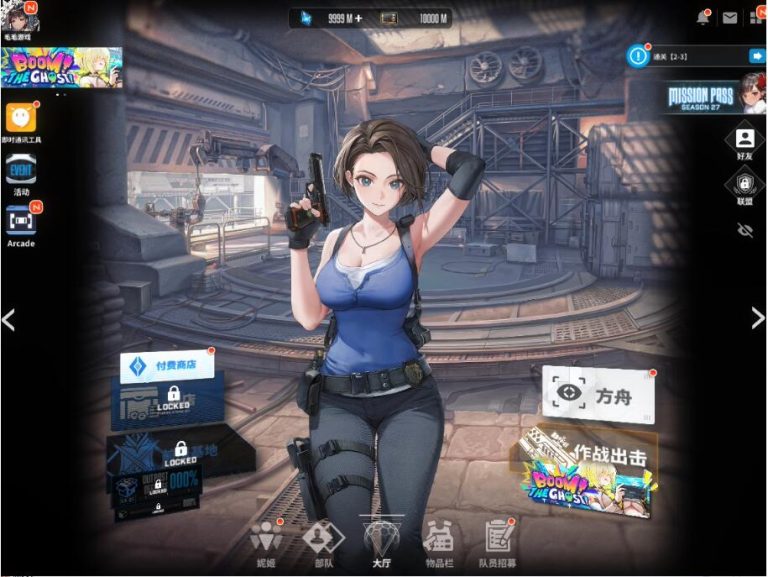
Task: Open the 好友 friends list
Action: pos(744,141)
